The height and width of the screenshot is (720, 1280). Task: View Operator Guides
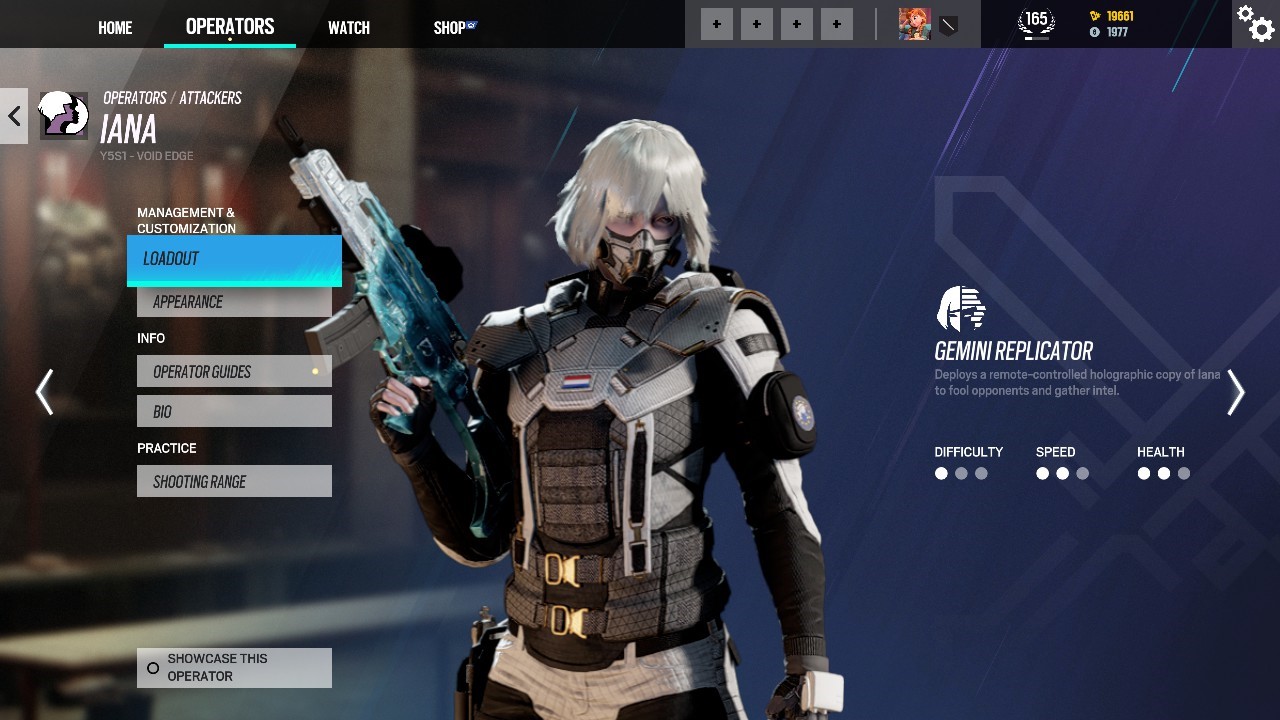tap(234, 372)
